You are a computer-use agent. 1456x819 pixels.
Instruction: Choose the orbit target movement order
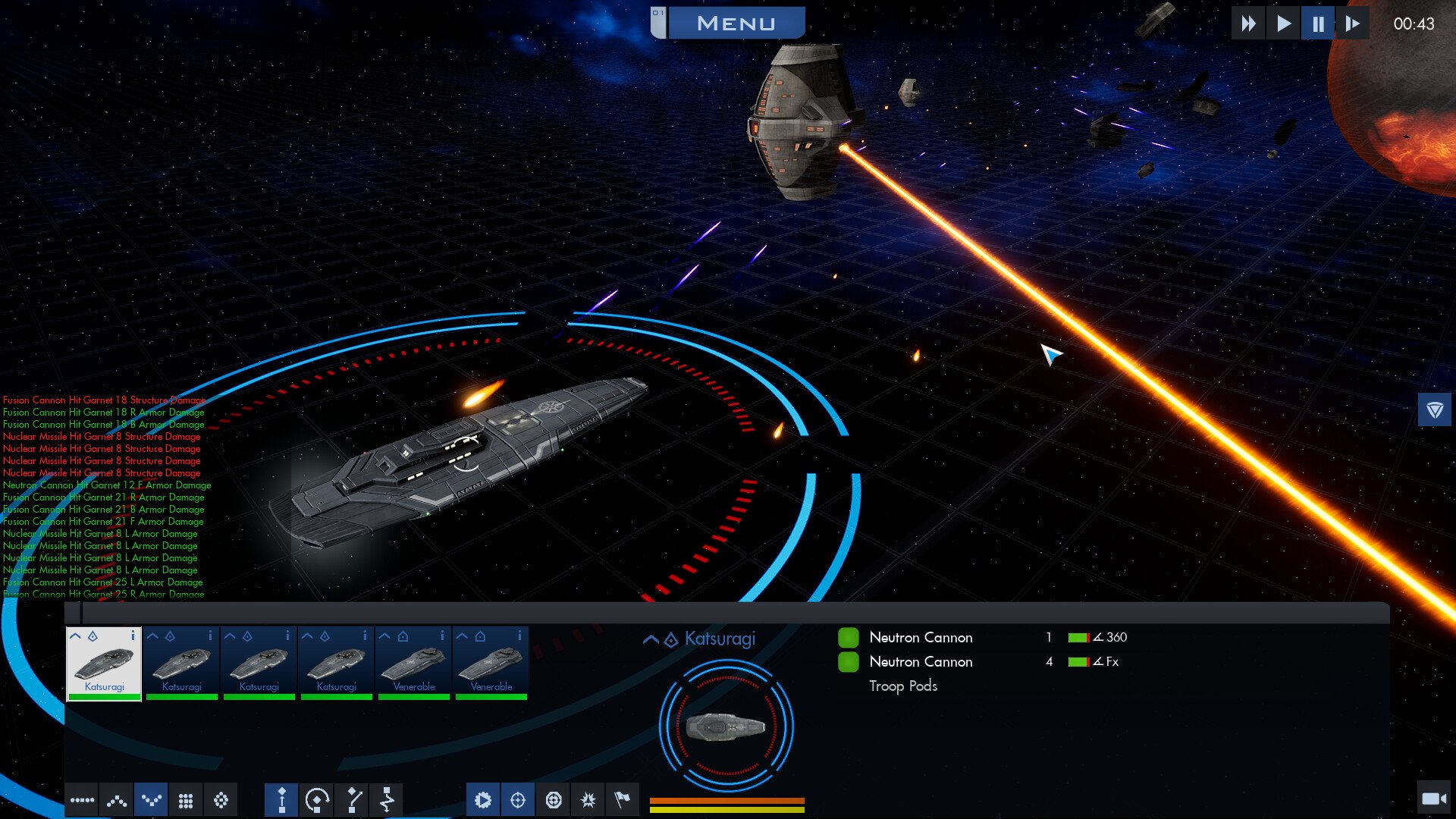click(316, 800)
